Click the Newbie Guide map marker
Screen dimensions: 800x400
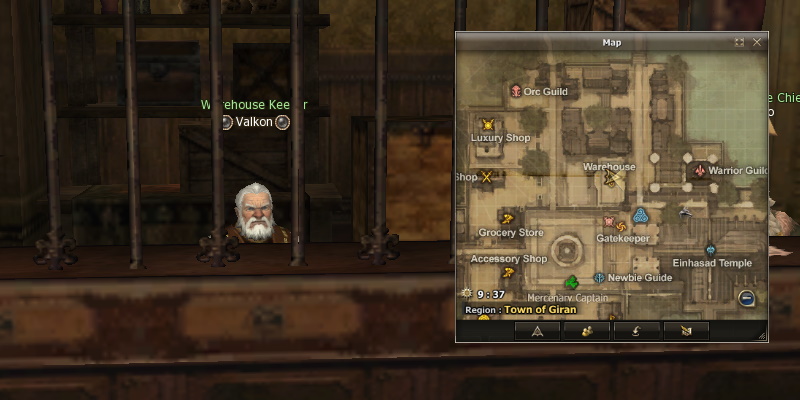[x=599, y=277]
